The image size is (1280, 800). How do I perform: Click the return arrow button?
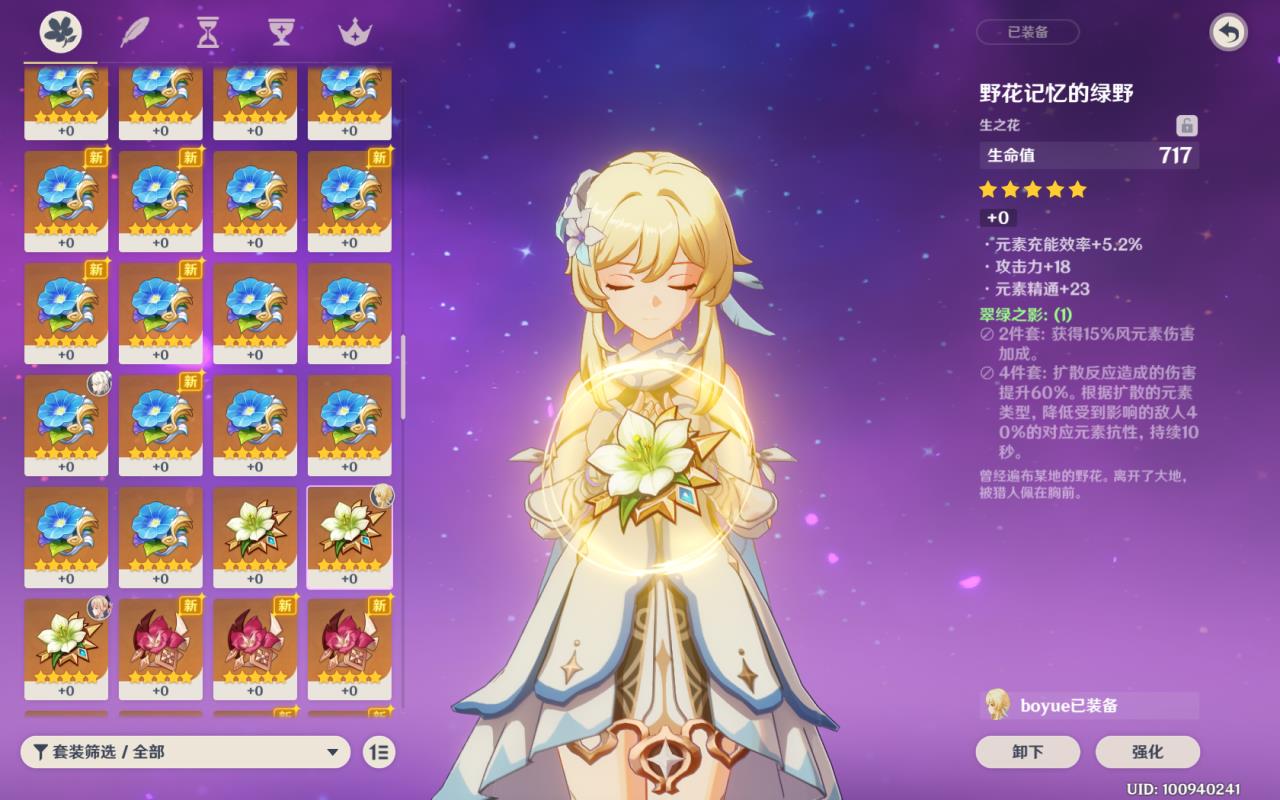point(1228,32)
